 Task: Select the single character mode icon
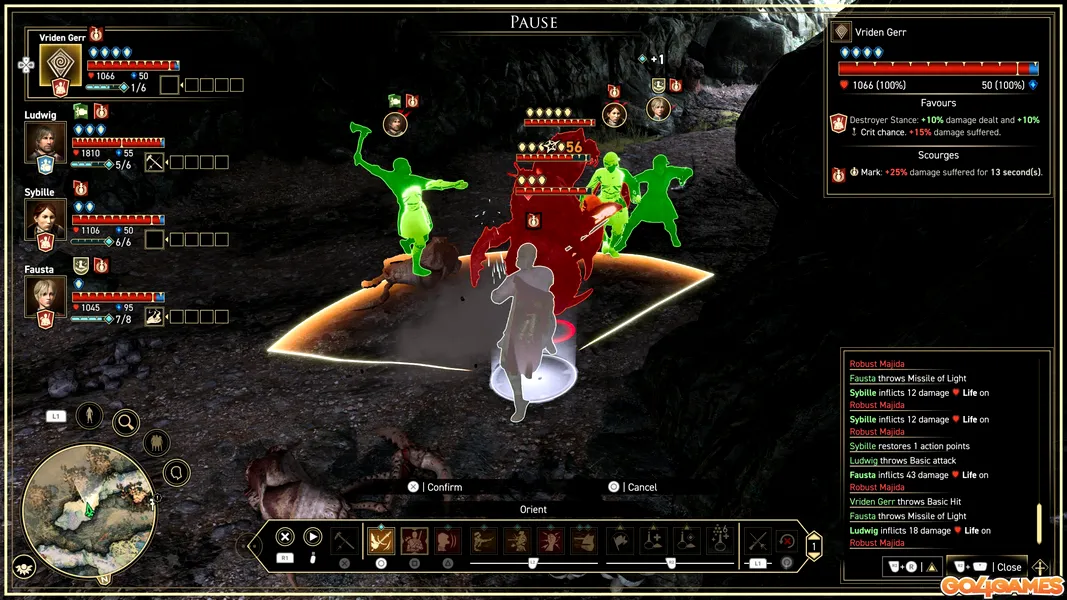tap(89, 414)
